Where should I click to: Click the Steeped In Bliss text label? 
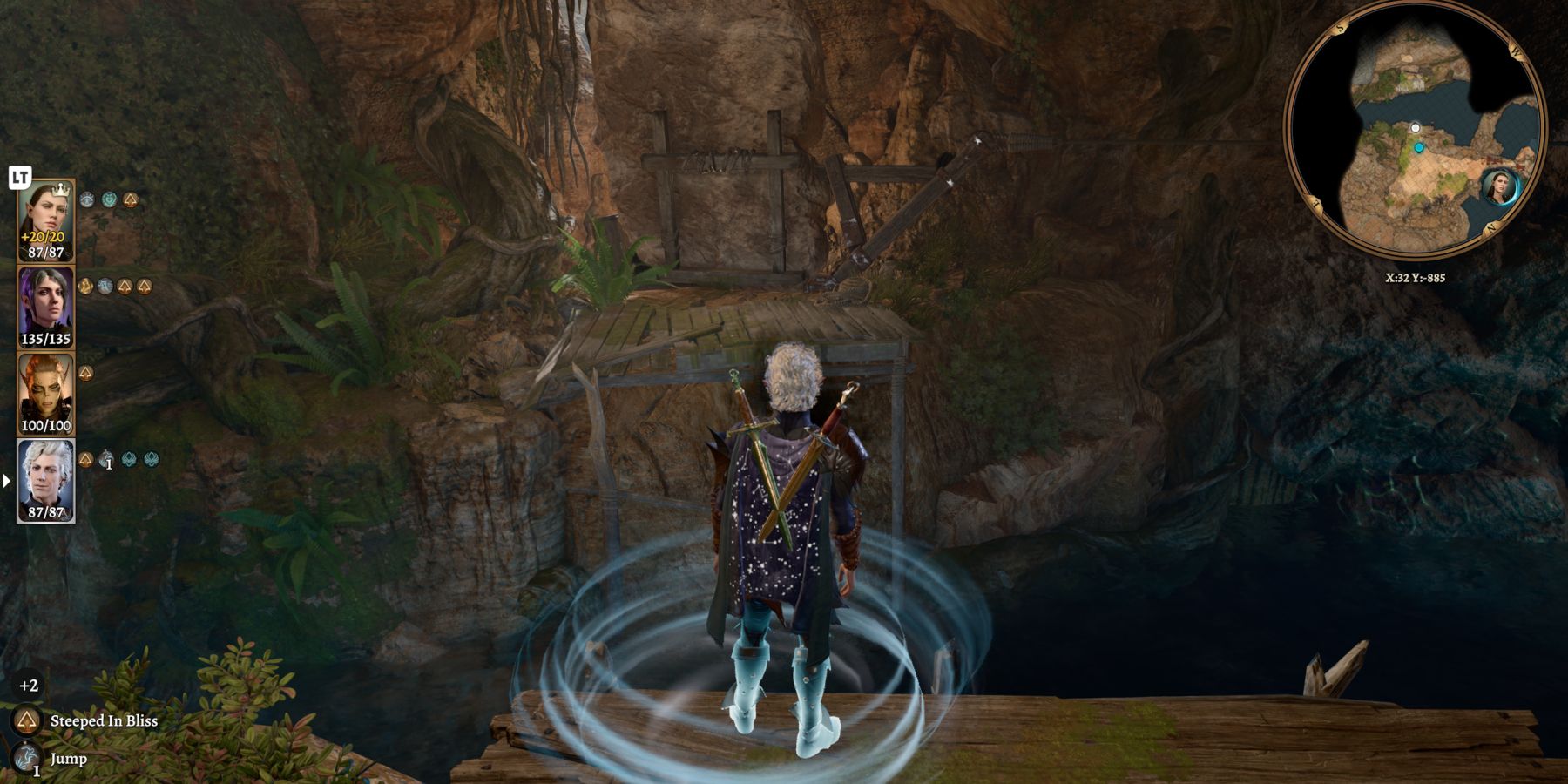[x=105, y=721]
